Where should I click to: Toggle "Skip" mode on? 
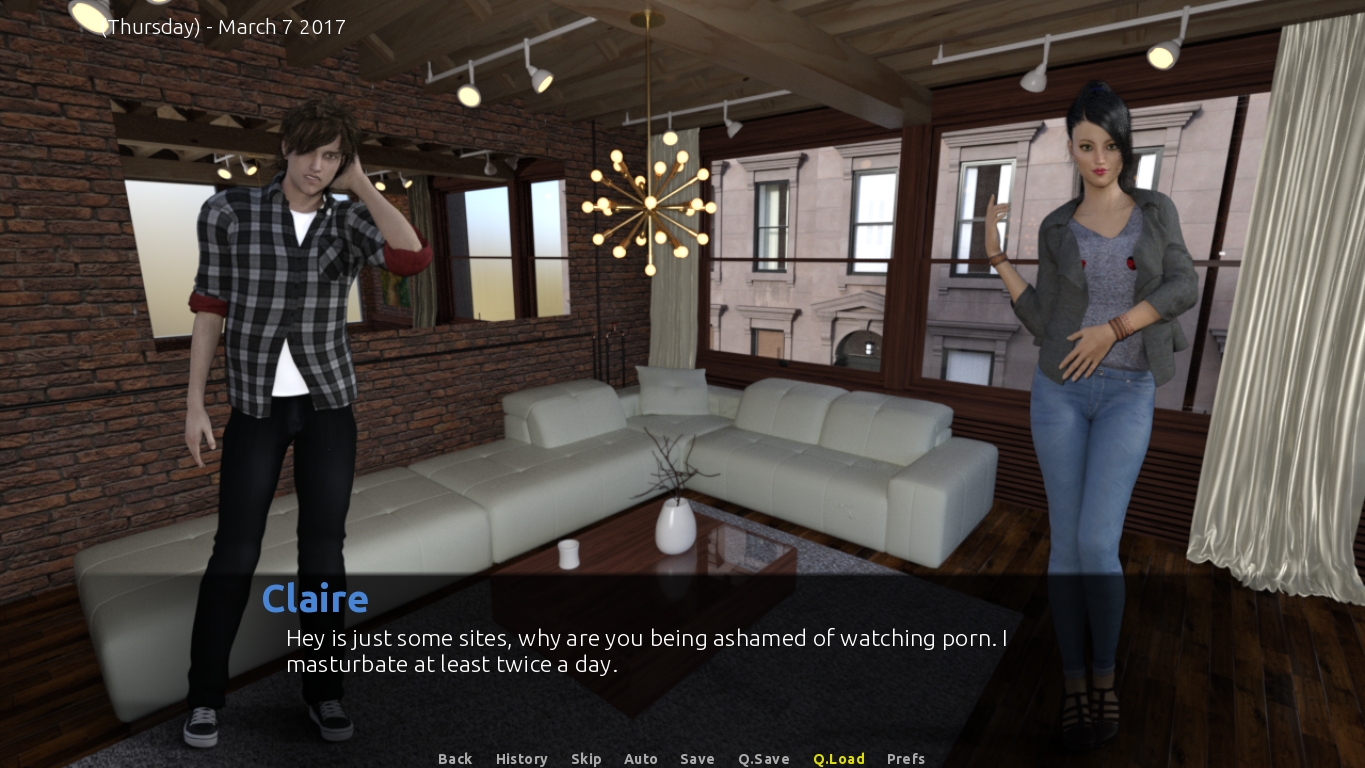(586, 759)
